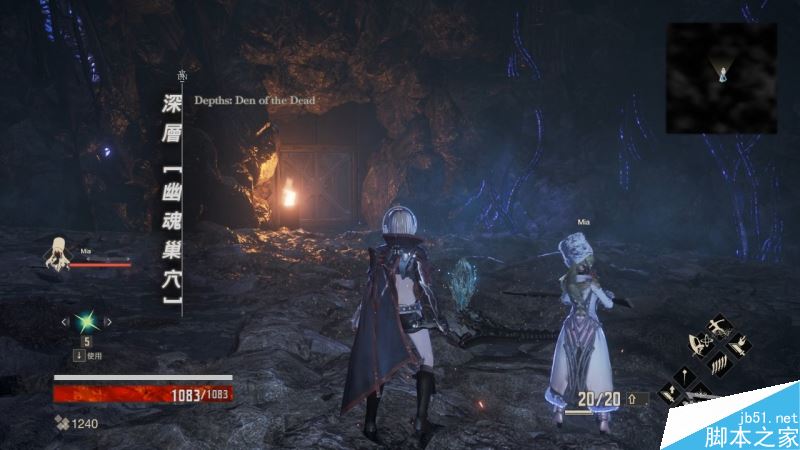800x450 pixels.
Task: Use the shield with orbit gift
Action: coord(700,344)
